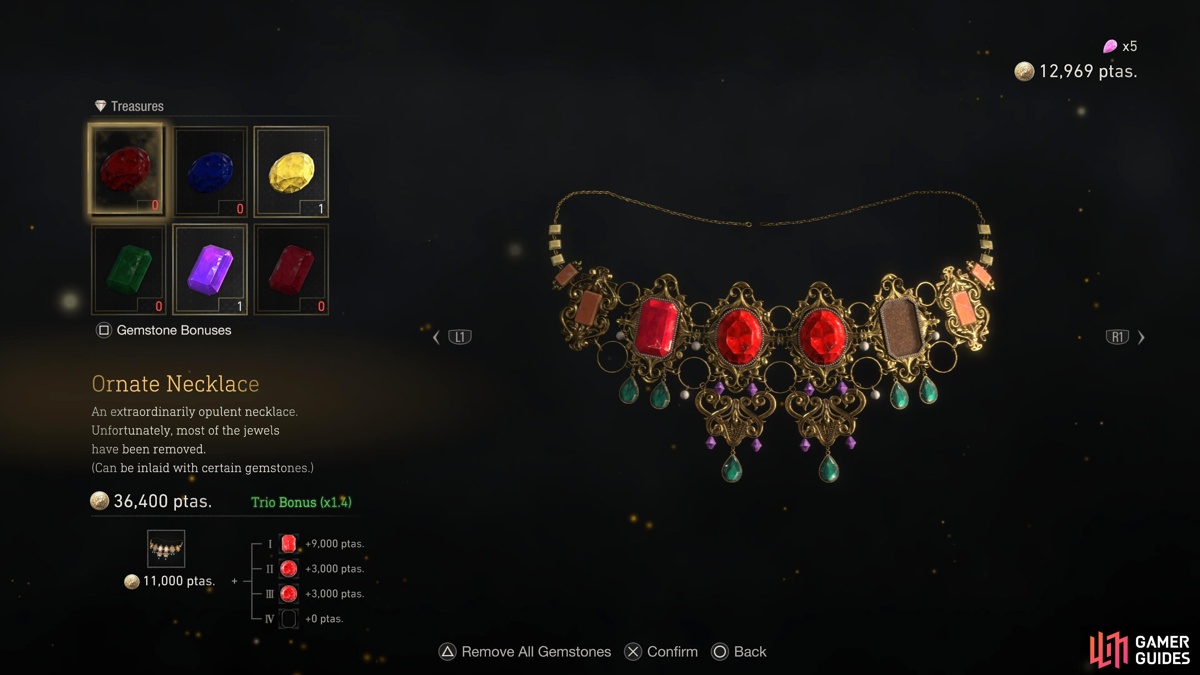Select the Ruby gemstone slot

point(126,170)
